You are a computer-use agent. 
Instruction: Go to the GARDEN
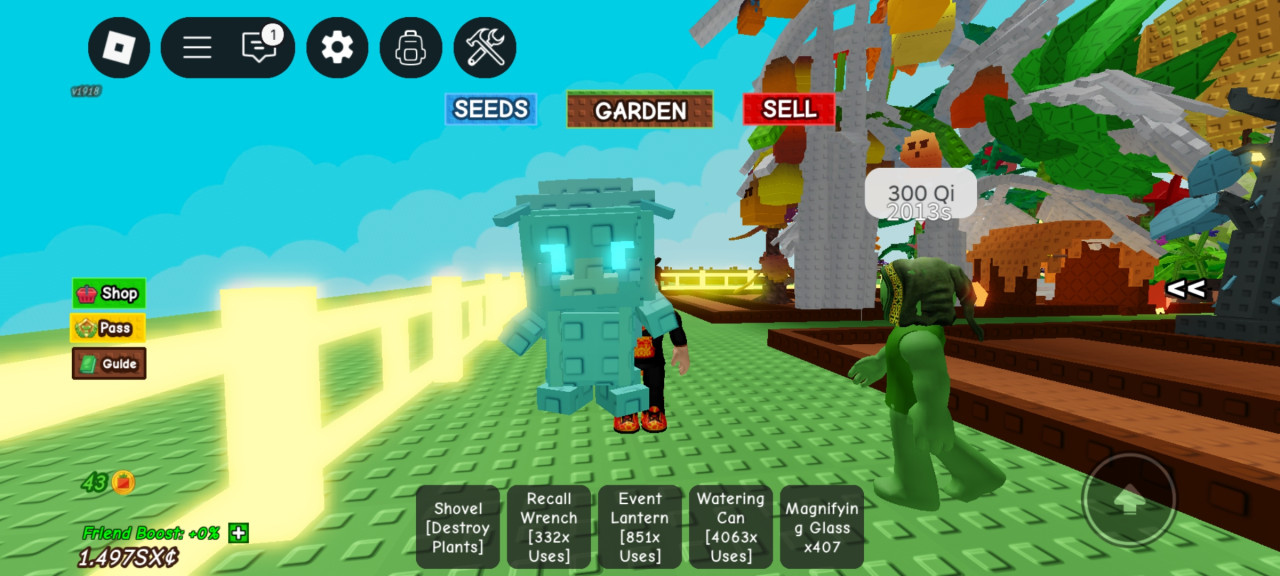coord(640,110)
